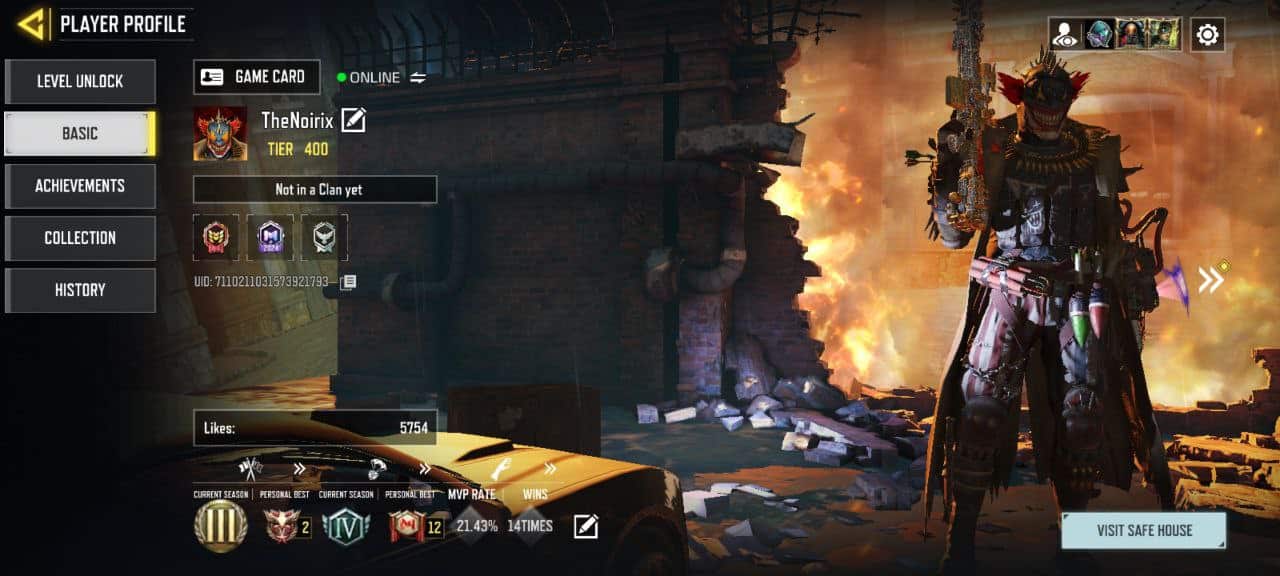Open the Level Unlock tab
Viewport: 1280px width, 576px height.
tap(80, 81)
